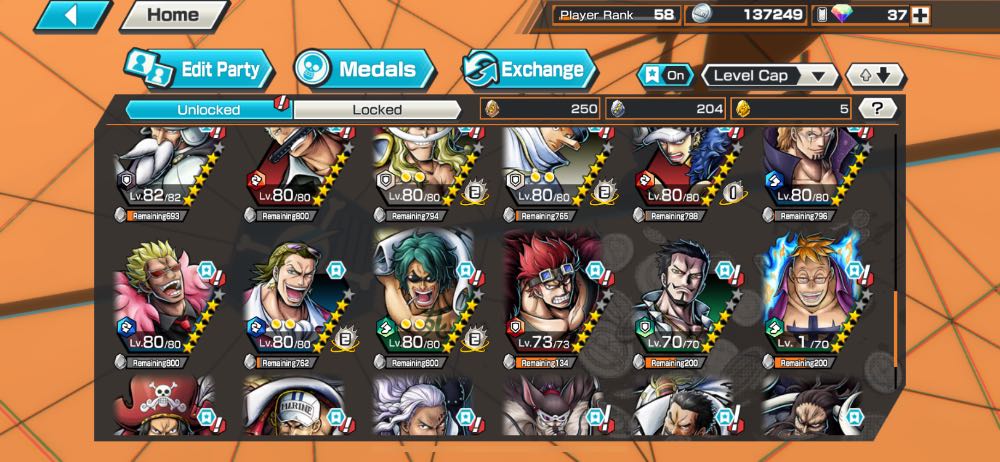This screenshot has height=462, width=1000.
Task: Open the question mark help button
Action: pos(876,108)
